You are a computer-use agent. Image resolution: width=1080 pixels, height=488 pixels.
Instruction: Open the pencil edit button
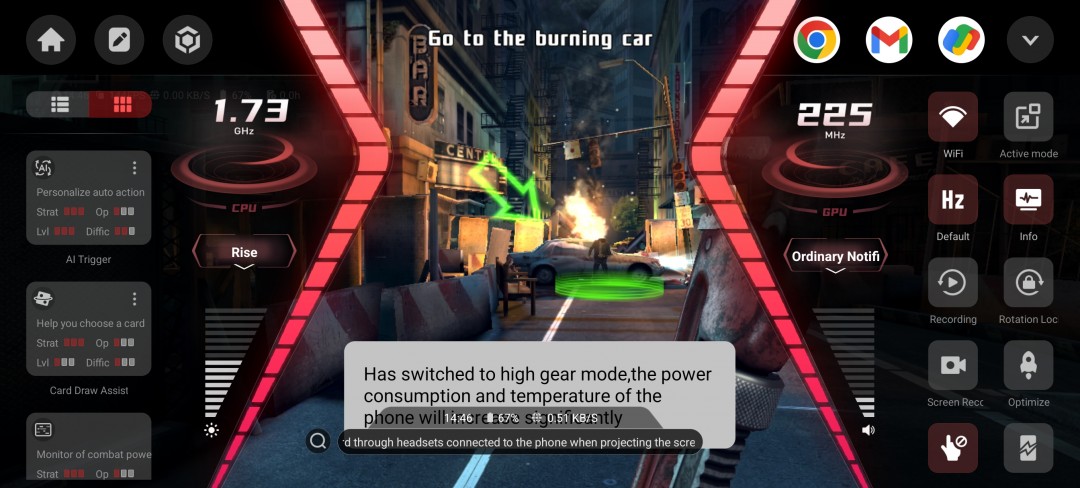coord(119,41)
